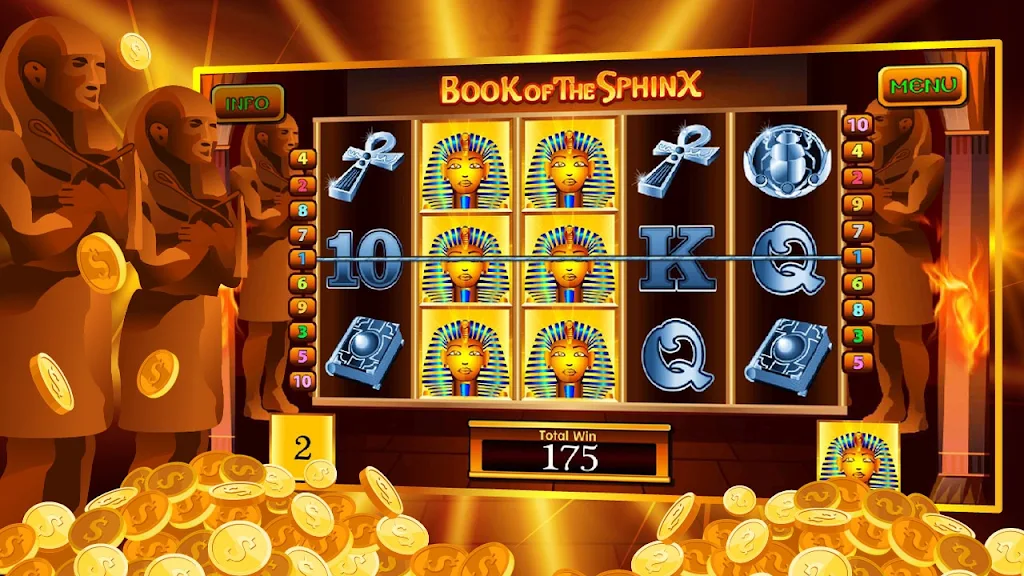The image size is (1024, 576).
Task: Choose payline marker 10 at the left column's bottom
Action: click(x=302, y=380)
